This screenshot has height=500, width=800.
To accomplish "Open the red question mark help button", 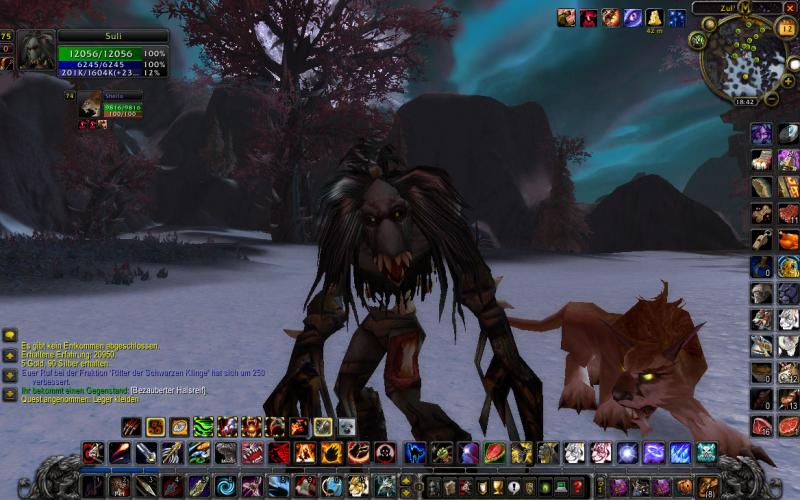I will [x=577, y=487].
